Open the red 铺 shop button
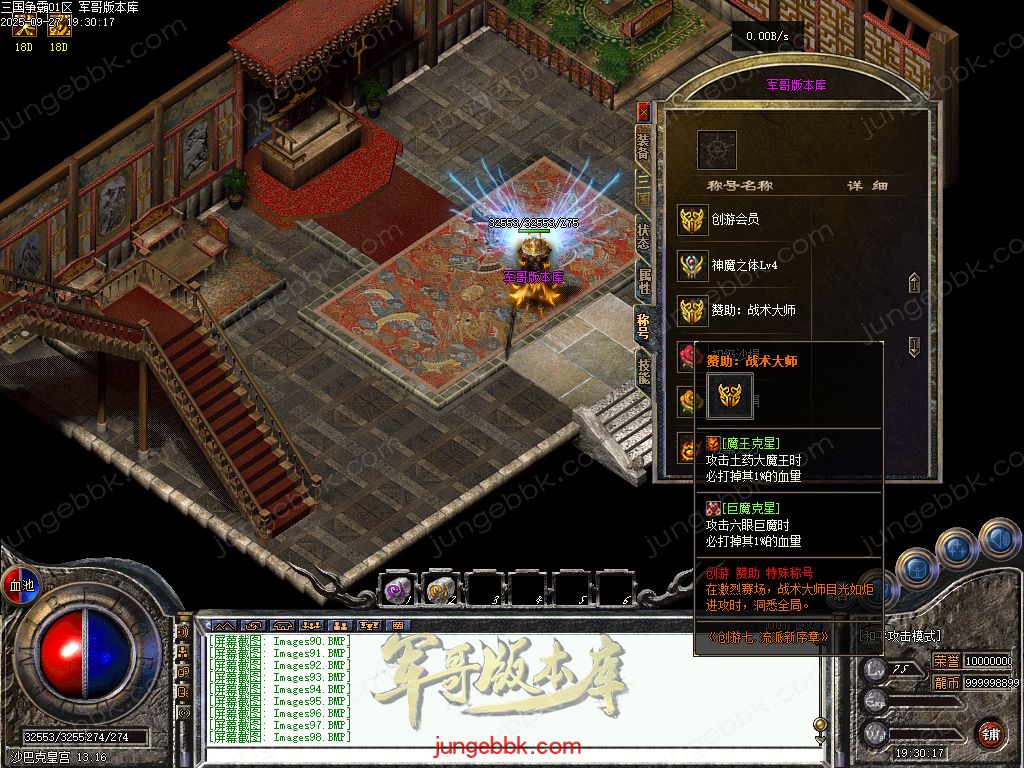Image resolution: width=1024 pixels, height=768 pixels. coord(990,734)
